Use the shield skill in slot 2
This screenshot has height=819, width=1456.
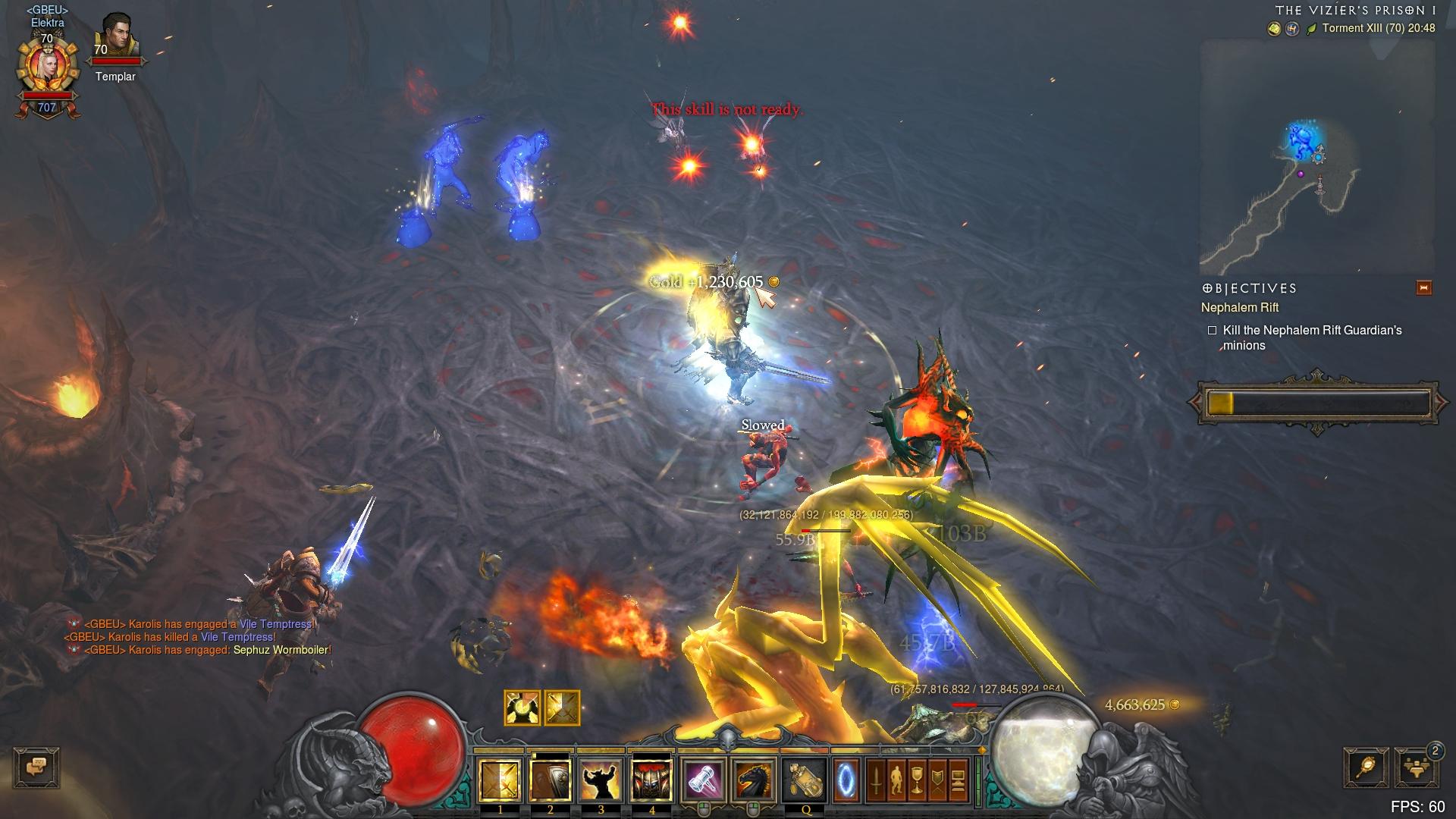(x=550, y=780)
